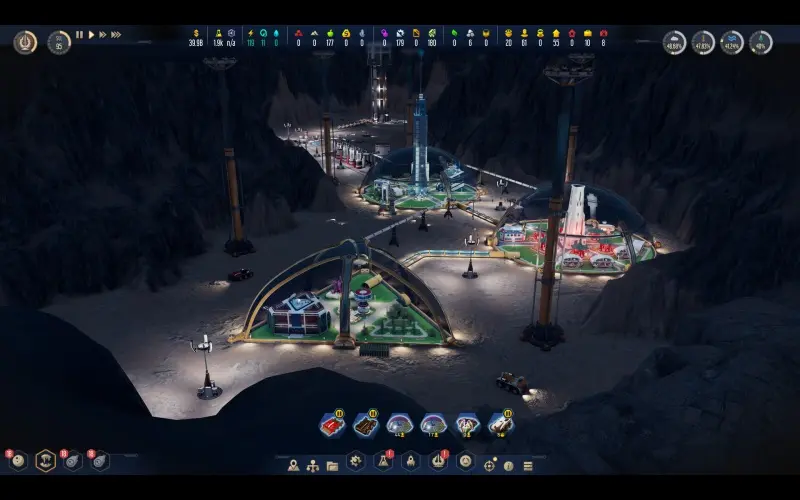
Task: Pause the game simulation
Action: click(79, 35)
